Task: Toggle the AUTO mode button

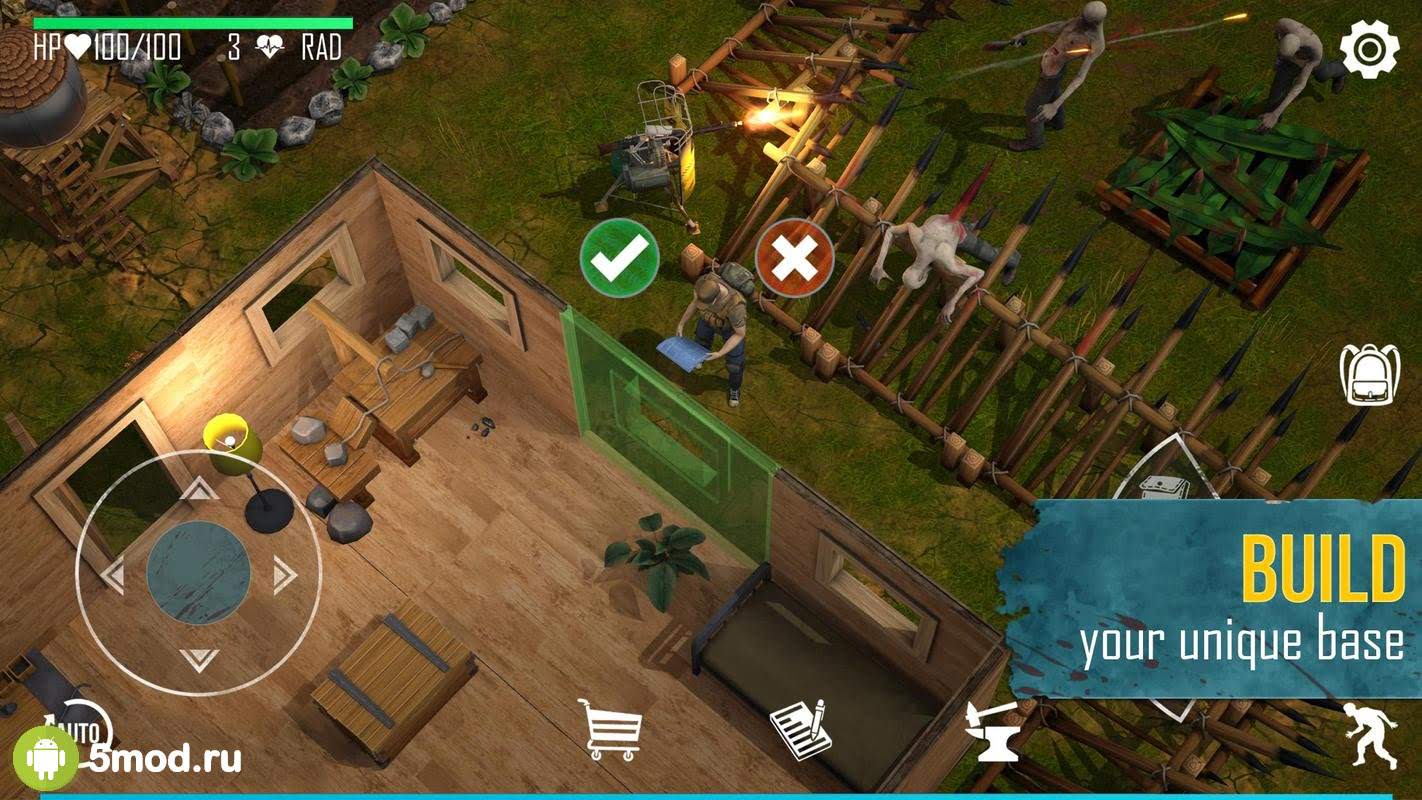Action: point(84,728)
